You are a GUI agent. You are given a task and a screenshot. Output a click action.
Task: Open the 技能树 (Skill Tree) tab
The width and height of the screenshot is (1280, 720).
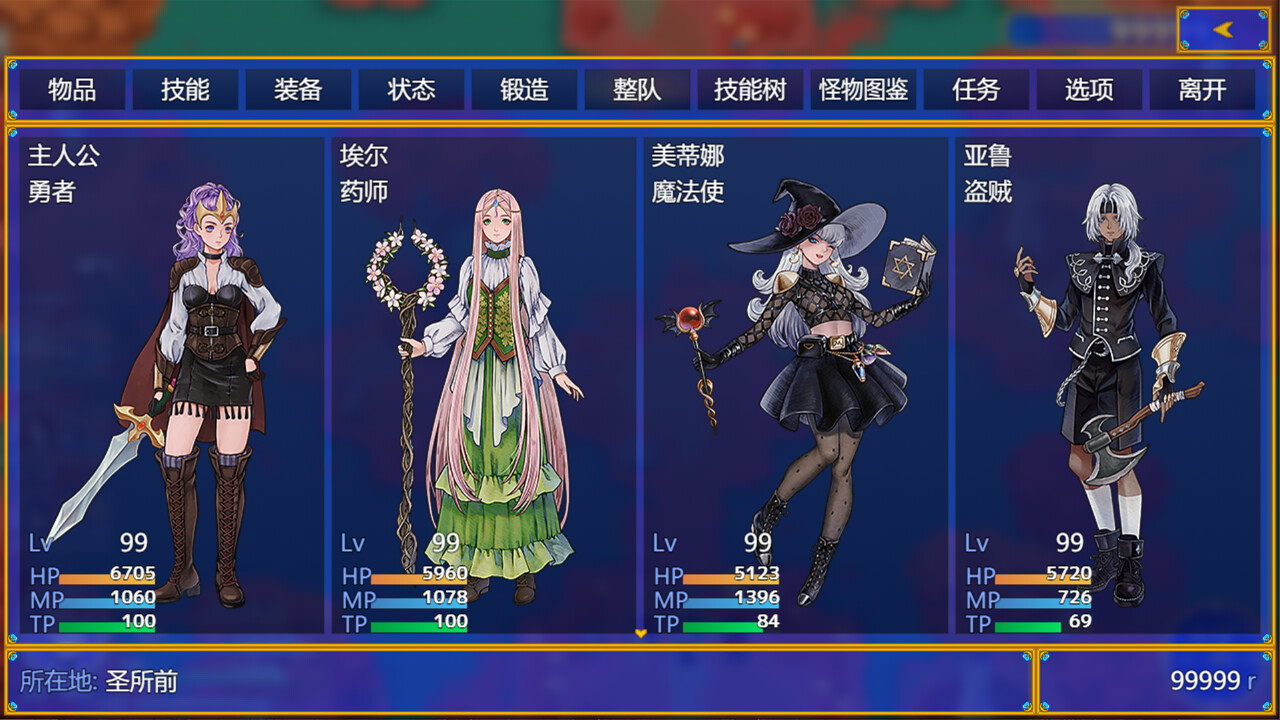pyautogui.click(x=751, y=89)
